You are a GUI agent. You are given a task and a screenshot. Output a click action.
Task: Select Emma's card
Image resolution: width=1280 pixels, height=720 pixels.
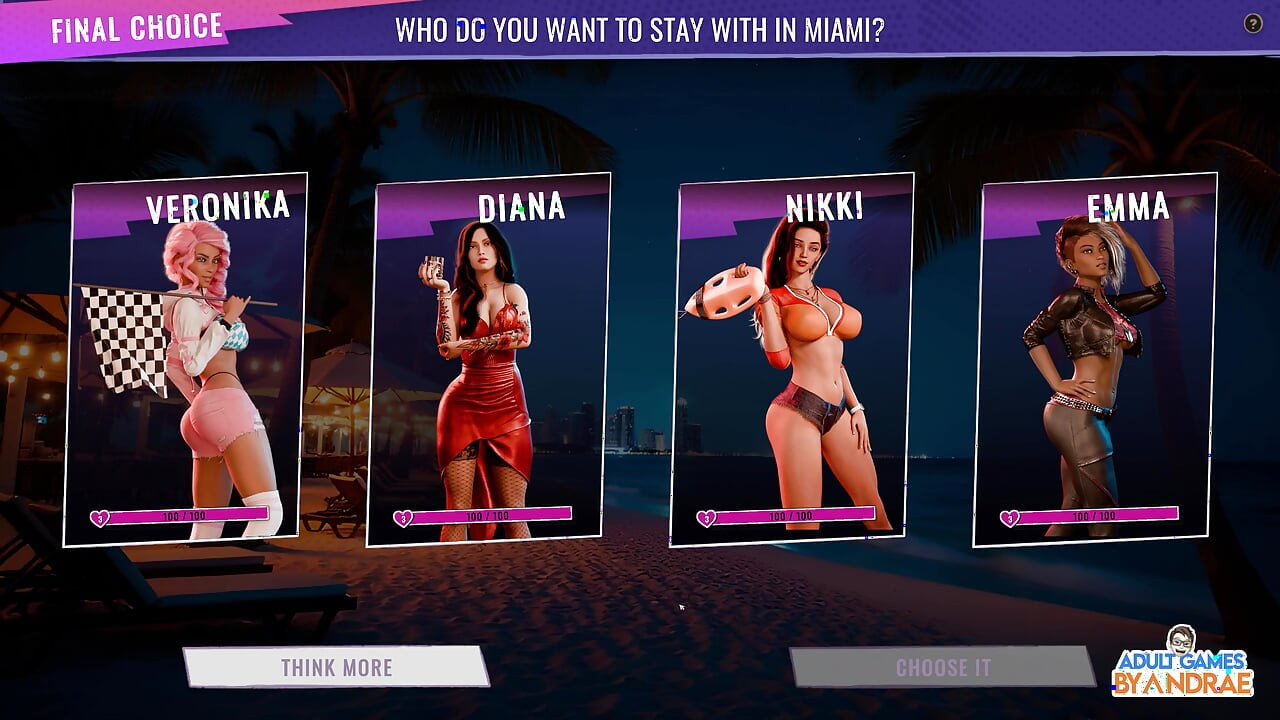coord(1095,360)
